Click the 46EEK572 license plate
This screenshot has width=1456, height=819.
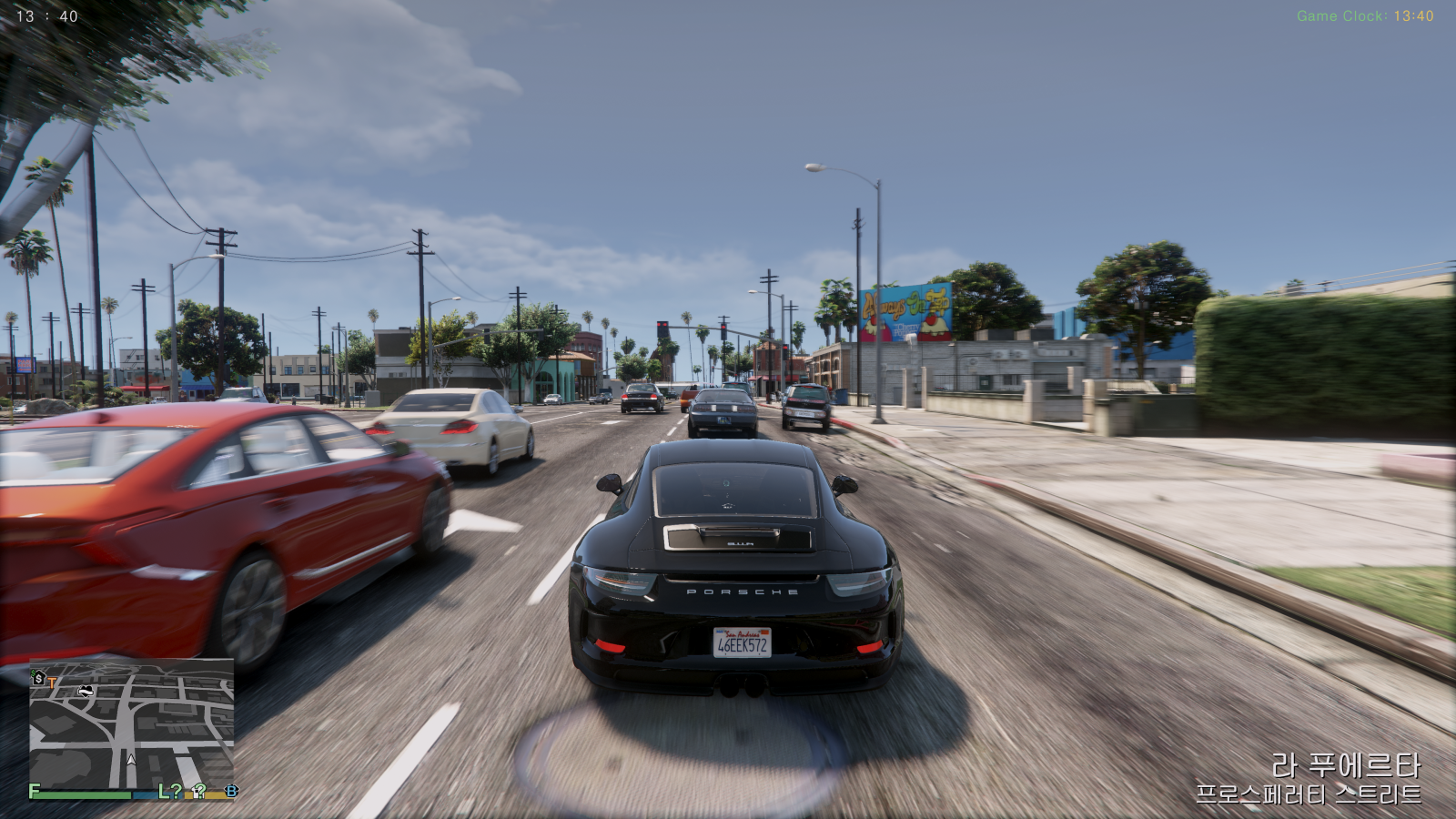coord(743,643)
